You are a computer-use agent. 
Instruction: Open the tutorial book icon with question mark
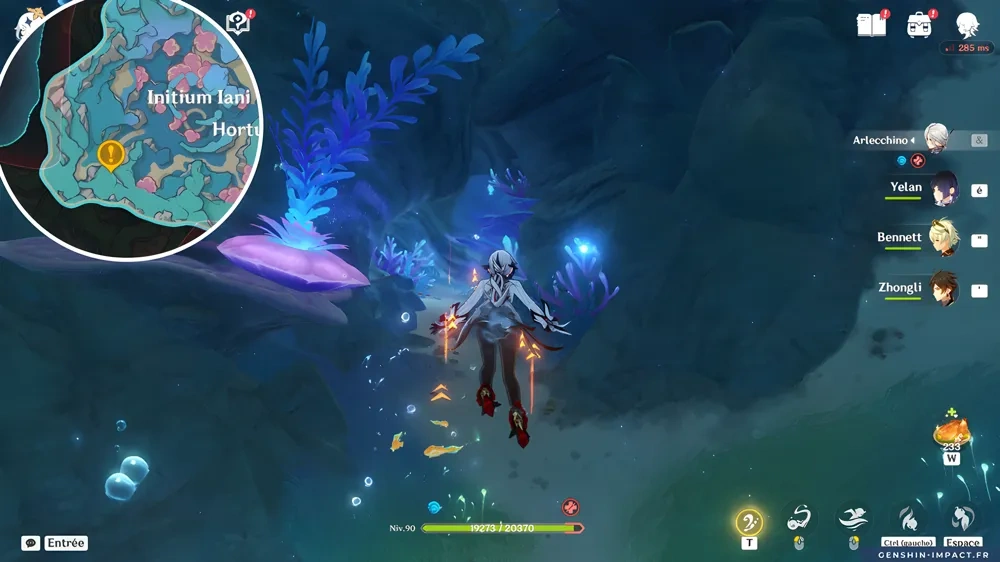238,23
